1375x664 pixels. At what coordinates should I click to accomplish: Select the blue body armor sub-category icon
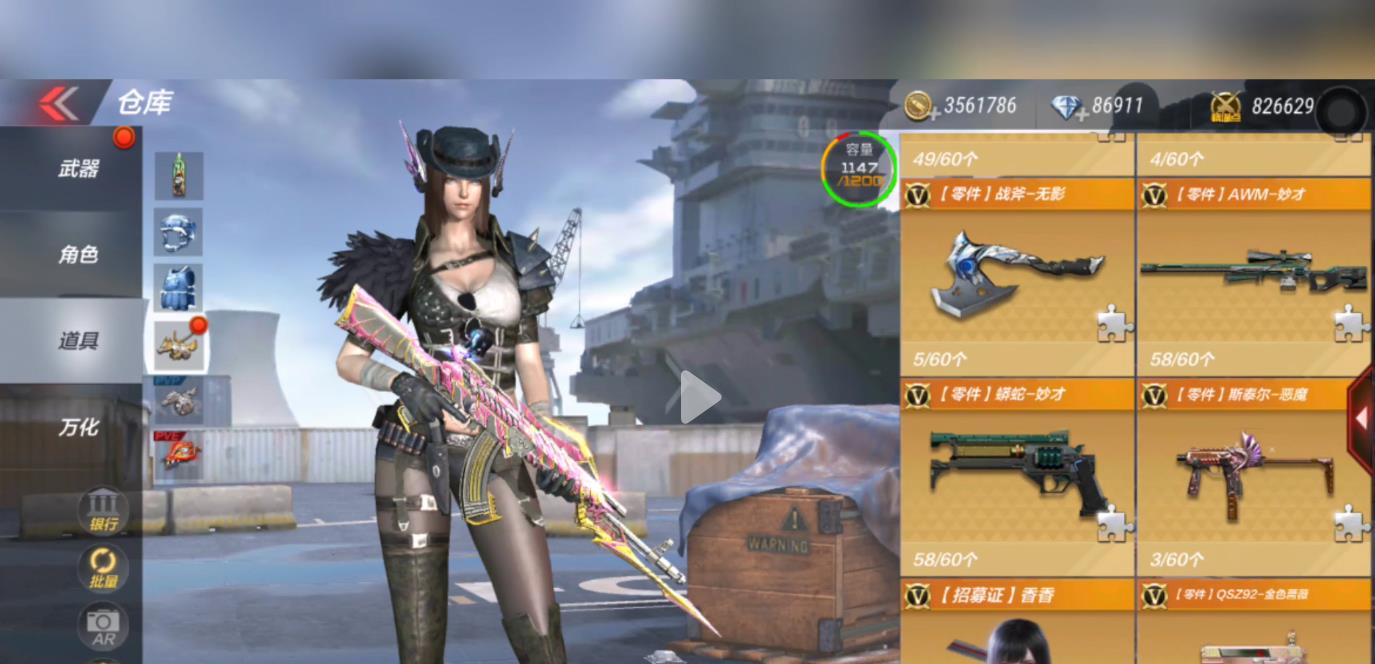pyautogui.click(x=179, y=288)
